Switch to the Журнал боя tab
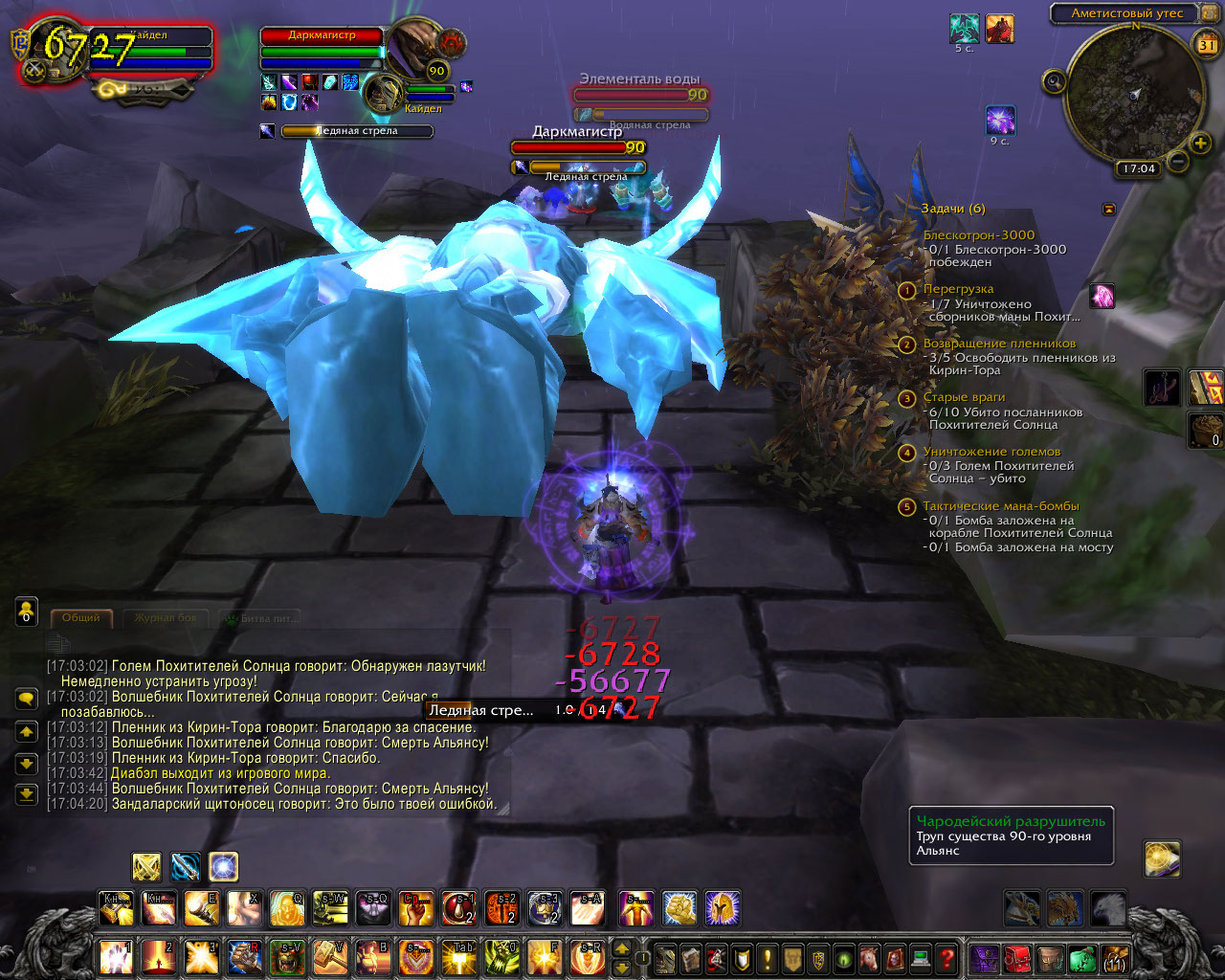Viewport: 1225px width, 980px height. [165, 618]
